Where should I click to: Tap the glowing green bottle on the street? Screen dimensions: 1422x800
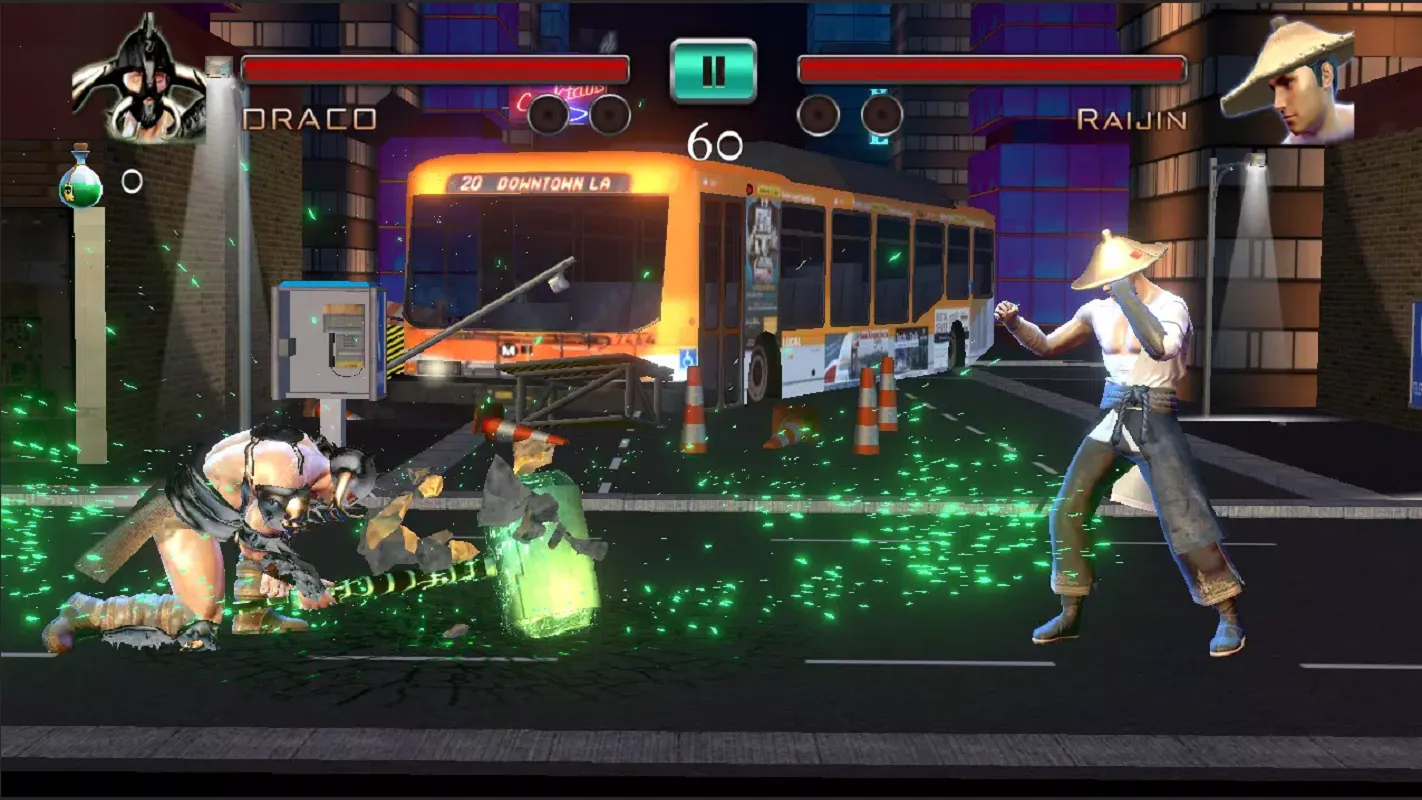click(540, 565)
